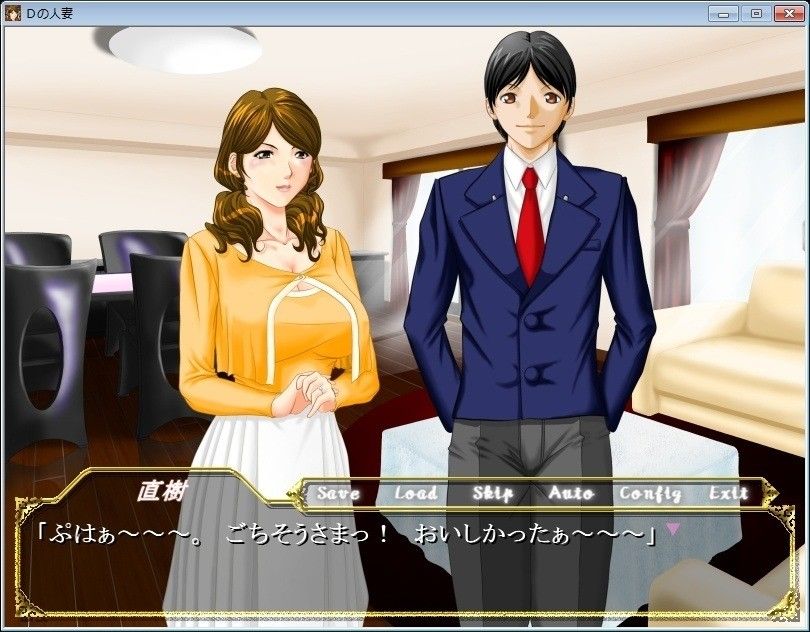Open the Load menu

(x=415, y=493)
